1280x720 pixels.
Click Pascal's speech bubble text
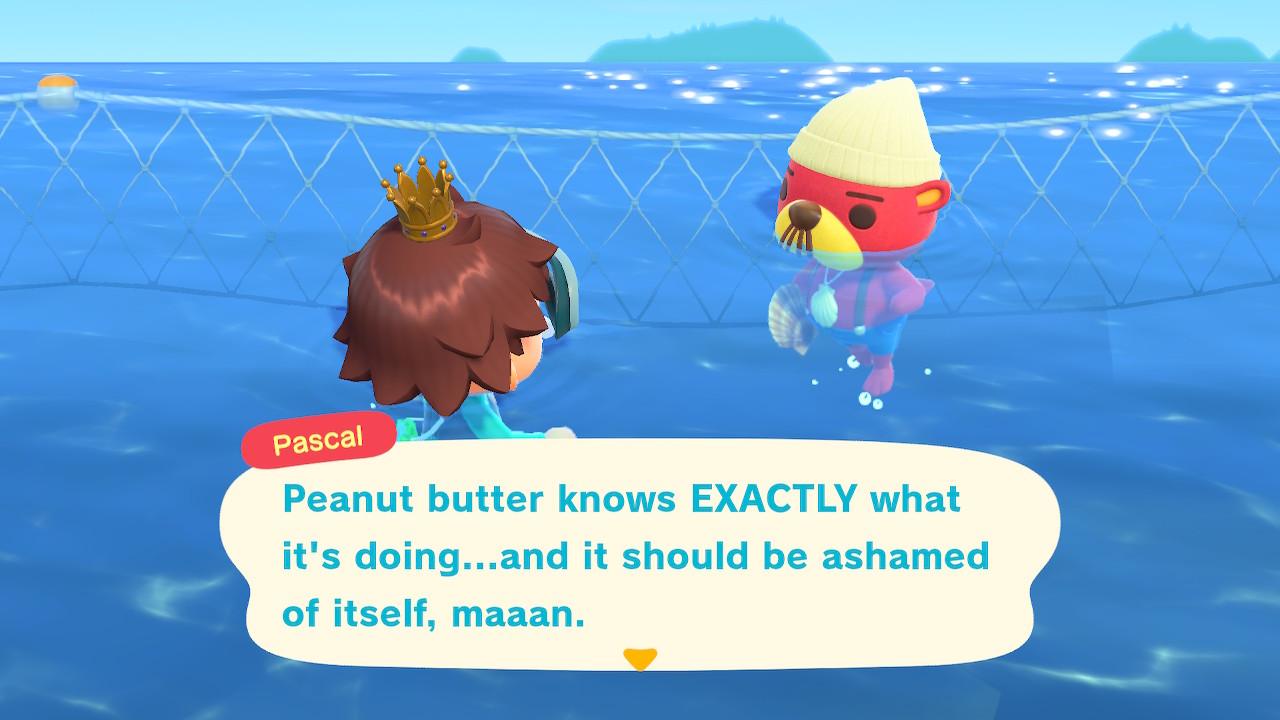pos(635,555)
